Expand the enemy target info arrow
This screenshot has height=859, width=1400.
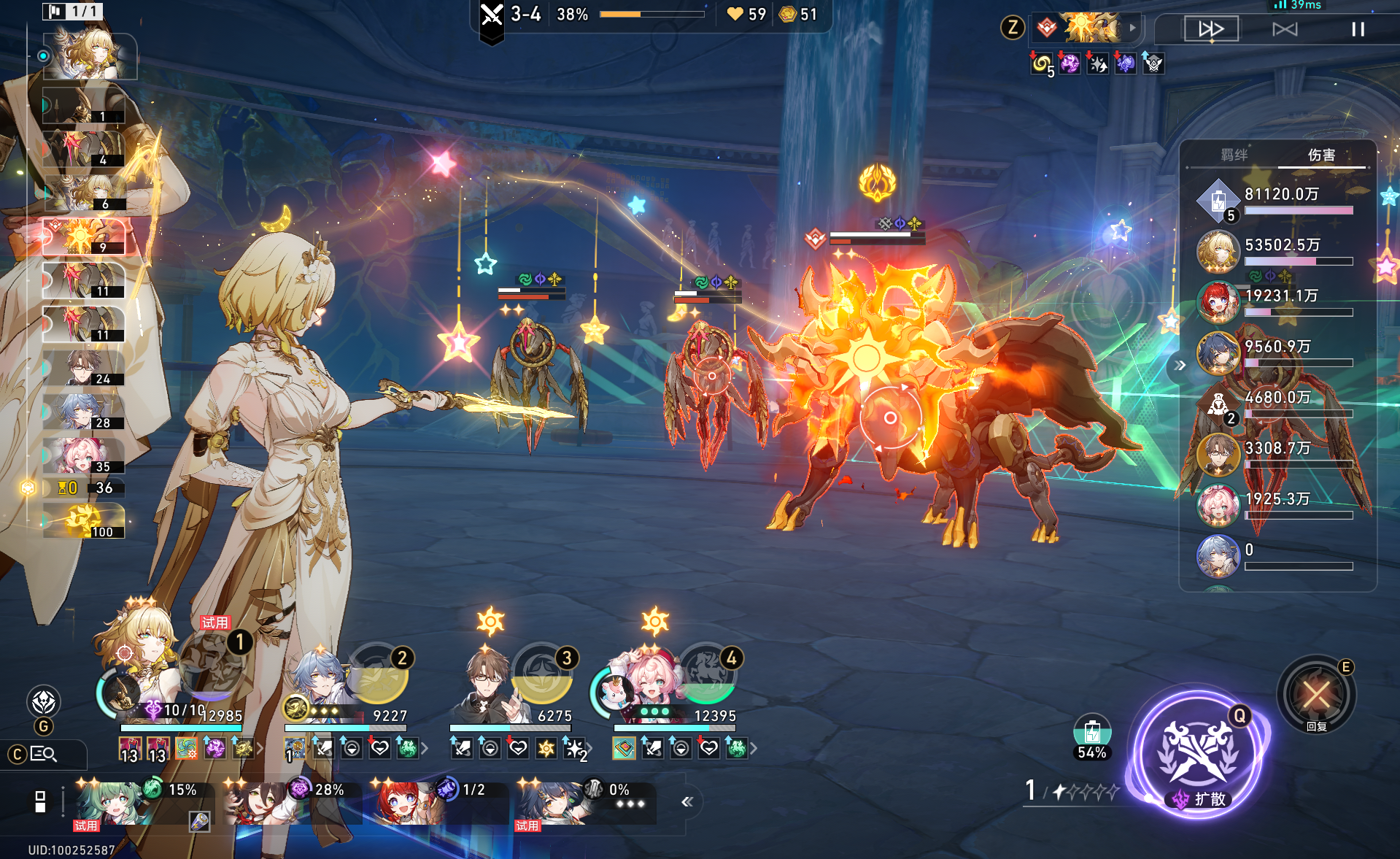point(1132,28)
